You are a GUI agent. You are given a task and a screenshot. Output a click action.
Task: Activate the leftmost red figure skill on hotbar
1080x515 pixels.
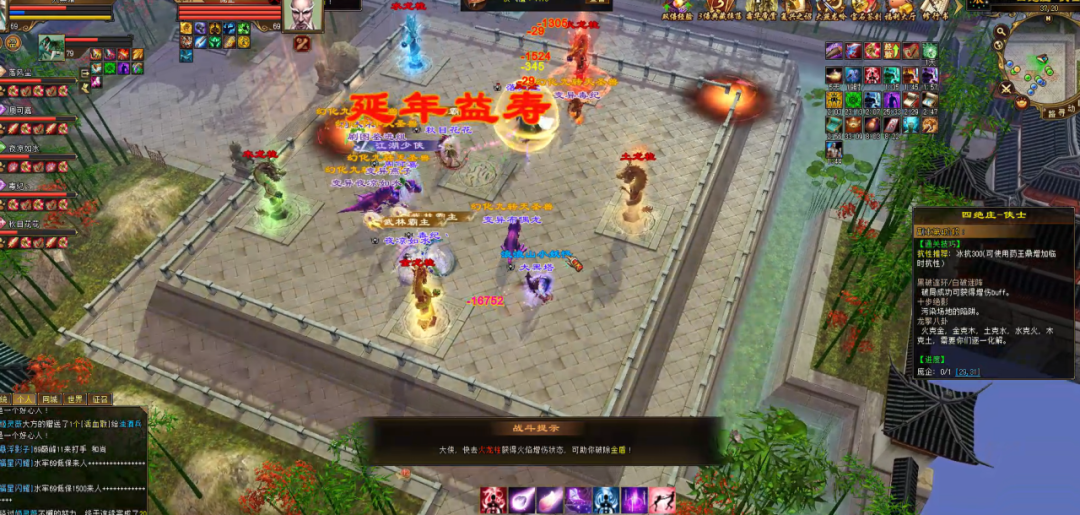tap(492, 499)
